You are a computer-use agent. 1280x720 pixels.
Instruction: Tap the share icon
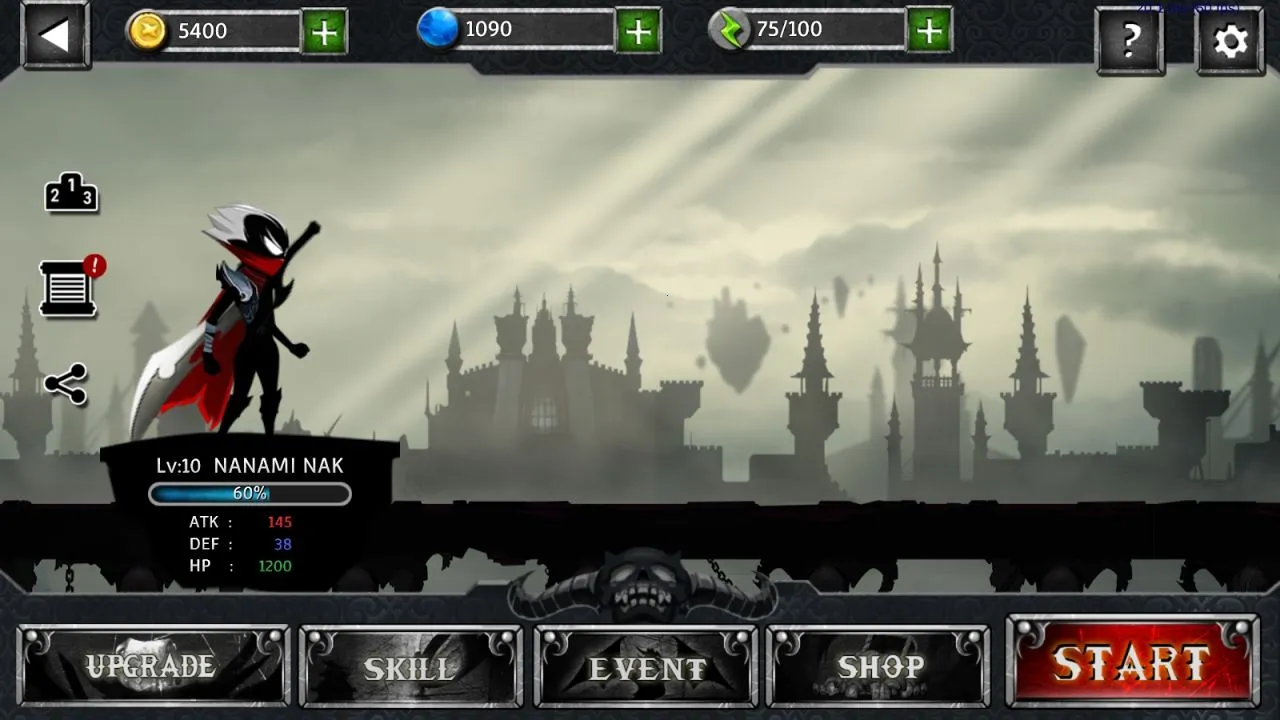(x=66, y=384)
